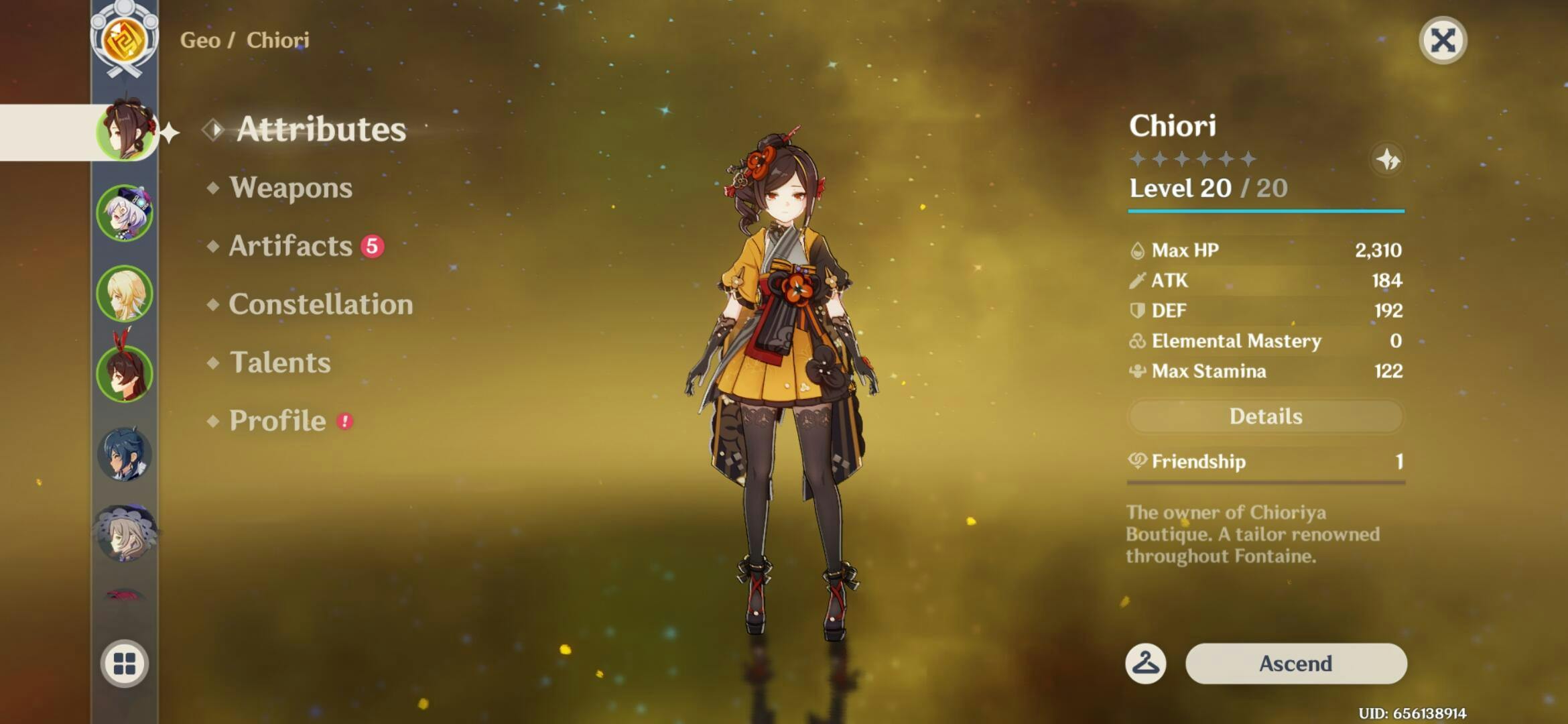Image resolution: width=1568 pixels, height=724 pixels.
Task: Open the Friendship level row
Action: click(1265, 461)
